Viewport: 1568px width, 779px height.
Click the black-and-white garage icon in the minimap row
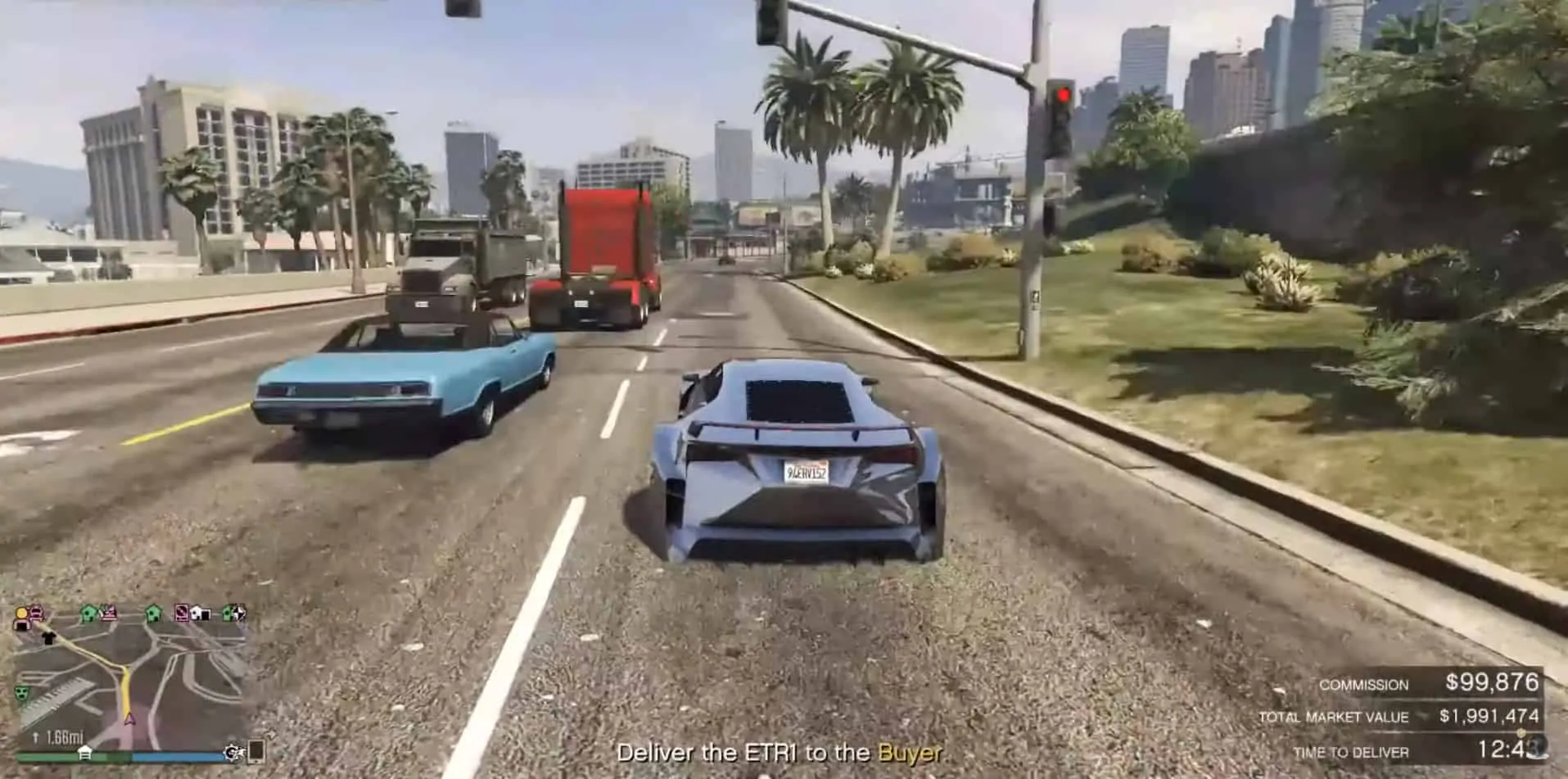point(201,614)
